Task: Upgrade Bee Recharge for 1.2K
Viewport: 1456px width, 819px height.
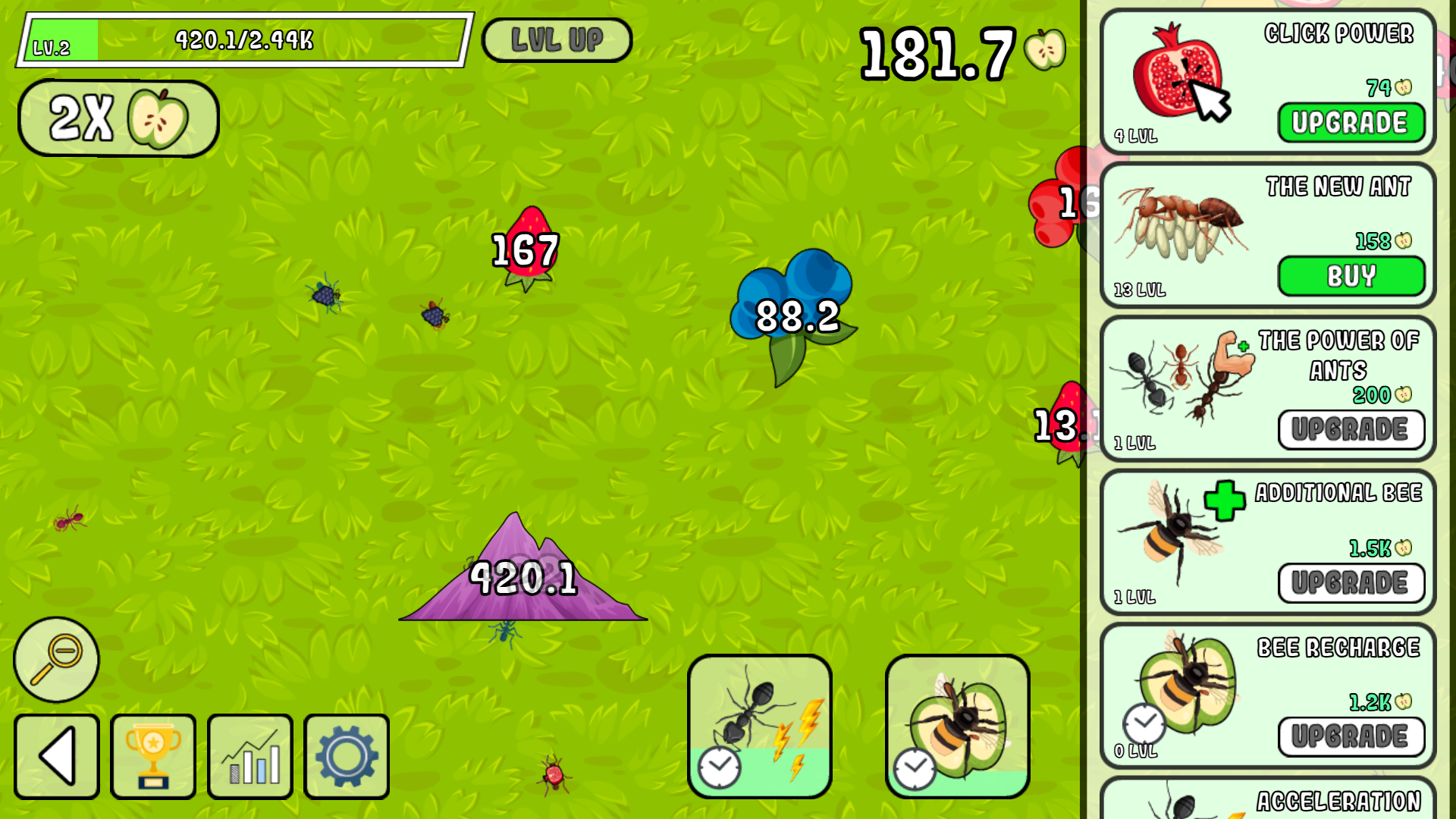Action: pyautogui.click(x=1351, y=736)
